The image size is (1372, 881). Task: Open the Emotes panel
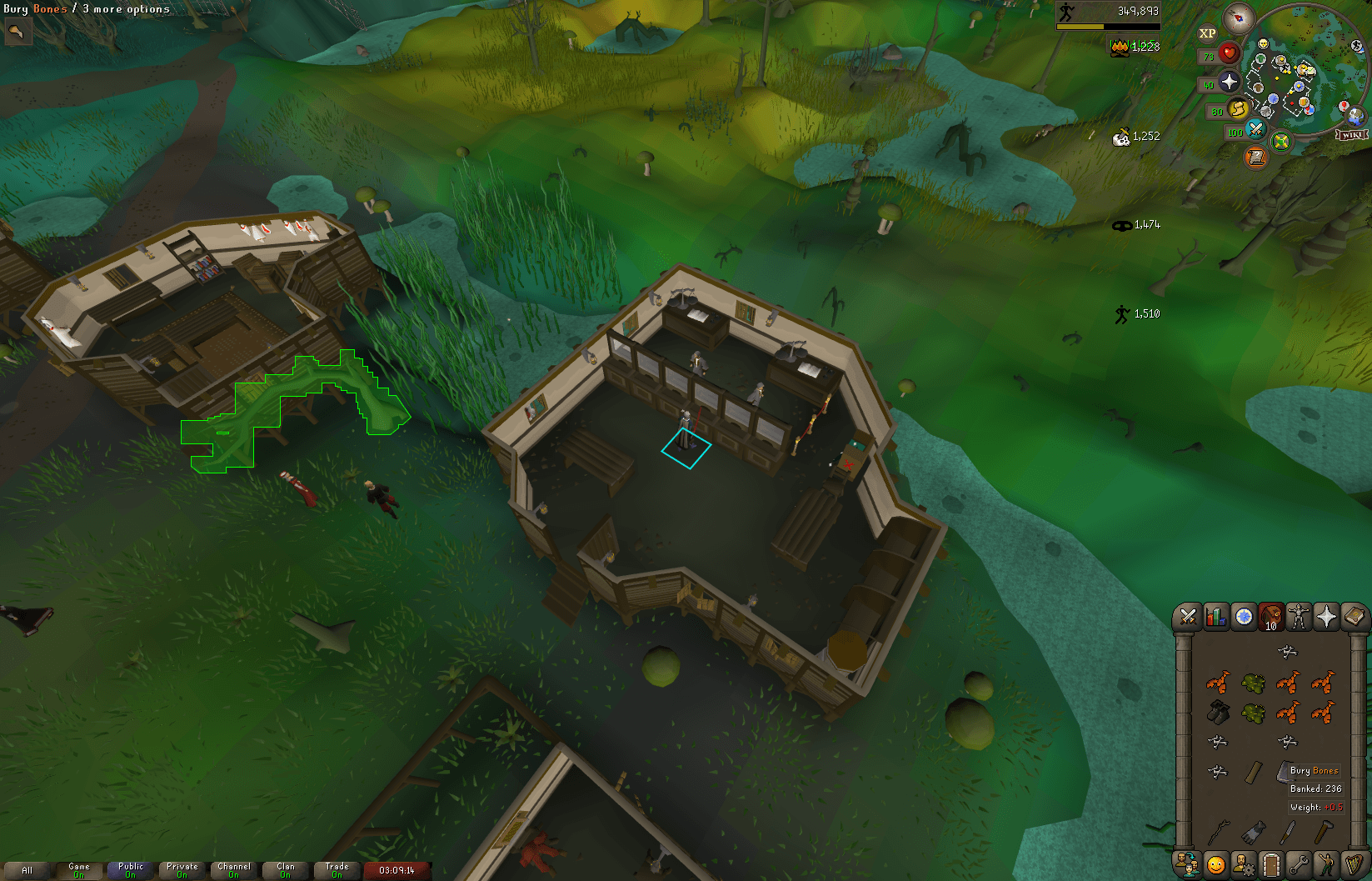point(1328,864)
